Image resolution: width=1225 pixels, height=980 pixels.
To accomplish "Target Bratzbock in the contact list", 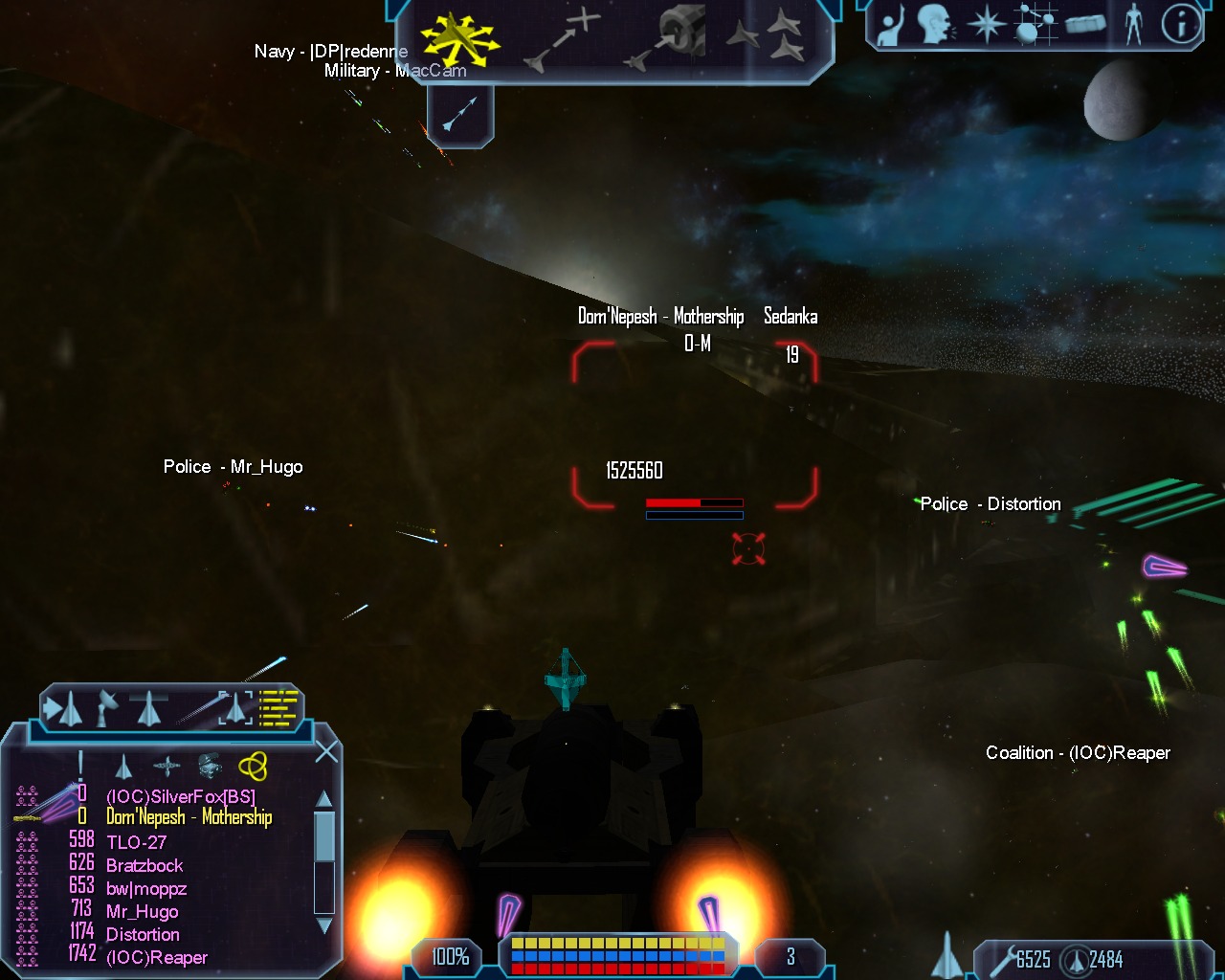I will click(145, 866).
